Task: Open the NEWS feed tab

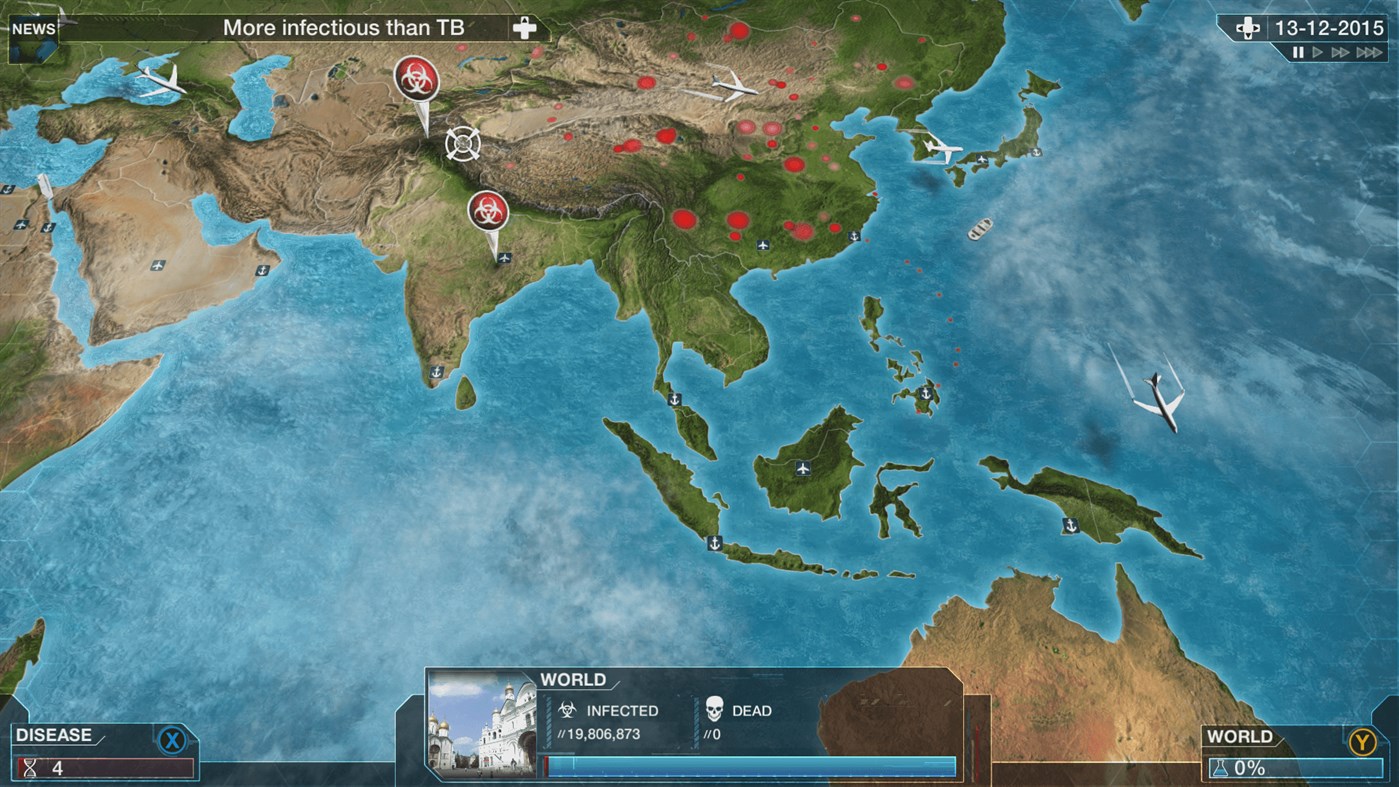Action: 33,27
